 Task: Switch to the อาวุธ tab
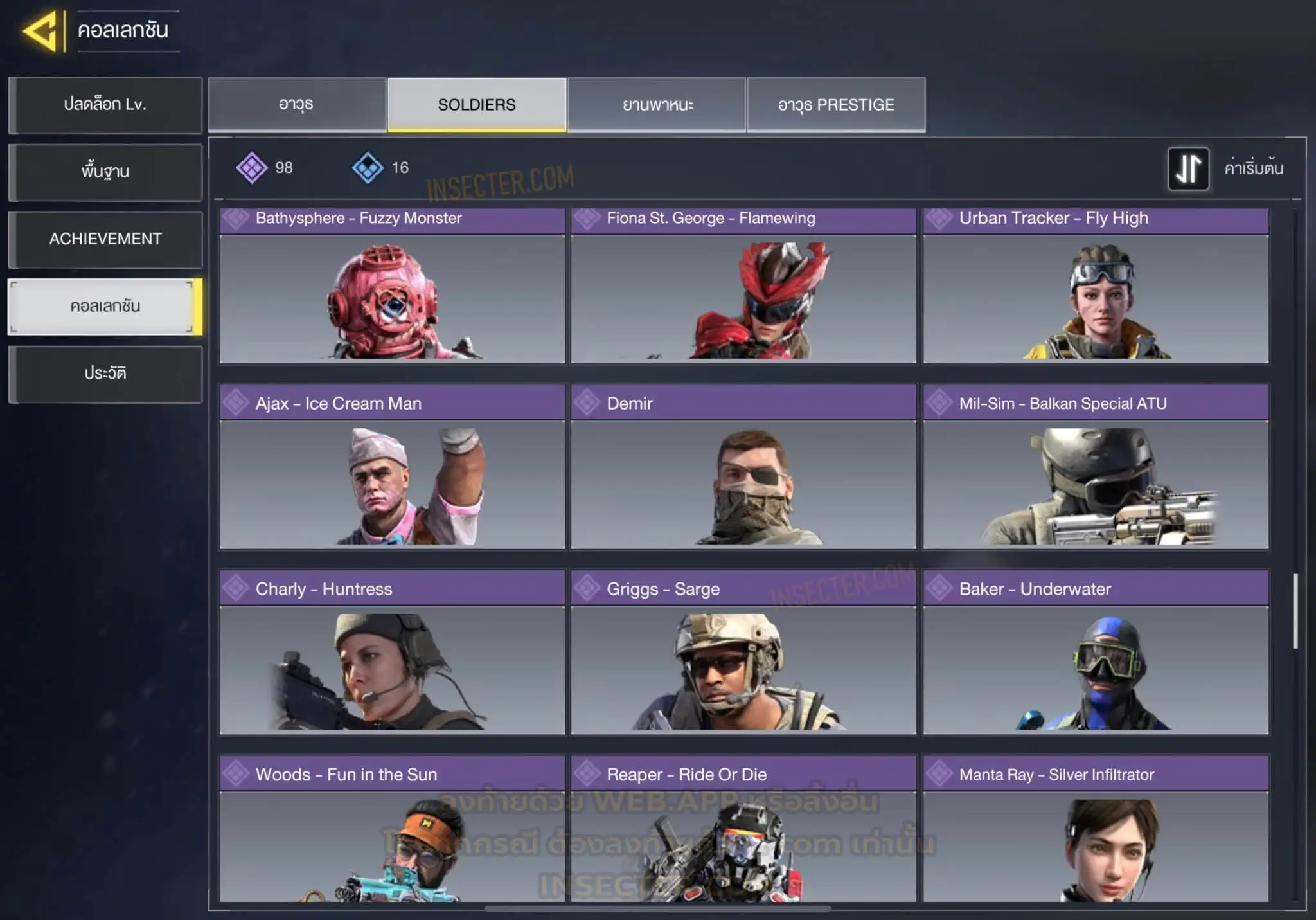[x=297, y=105]
